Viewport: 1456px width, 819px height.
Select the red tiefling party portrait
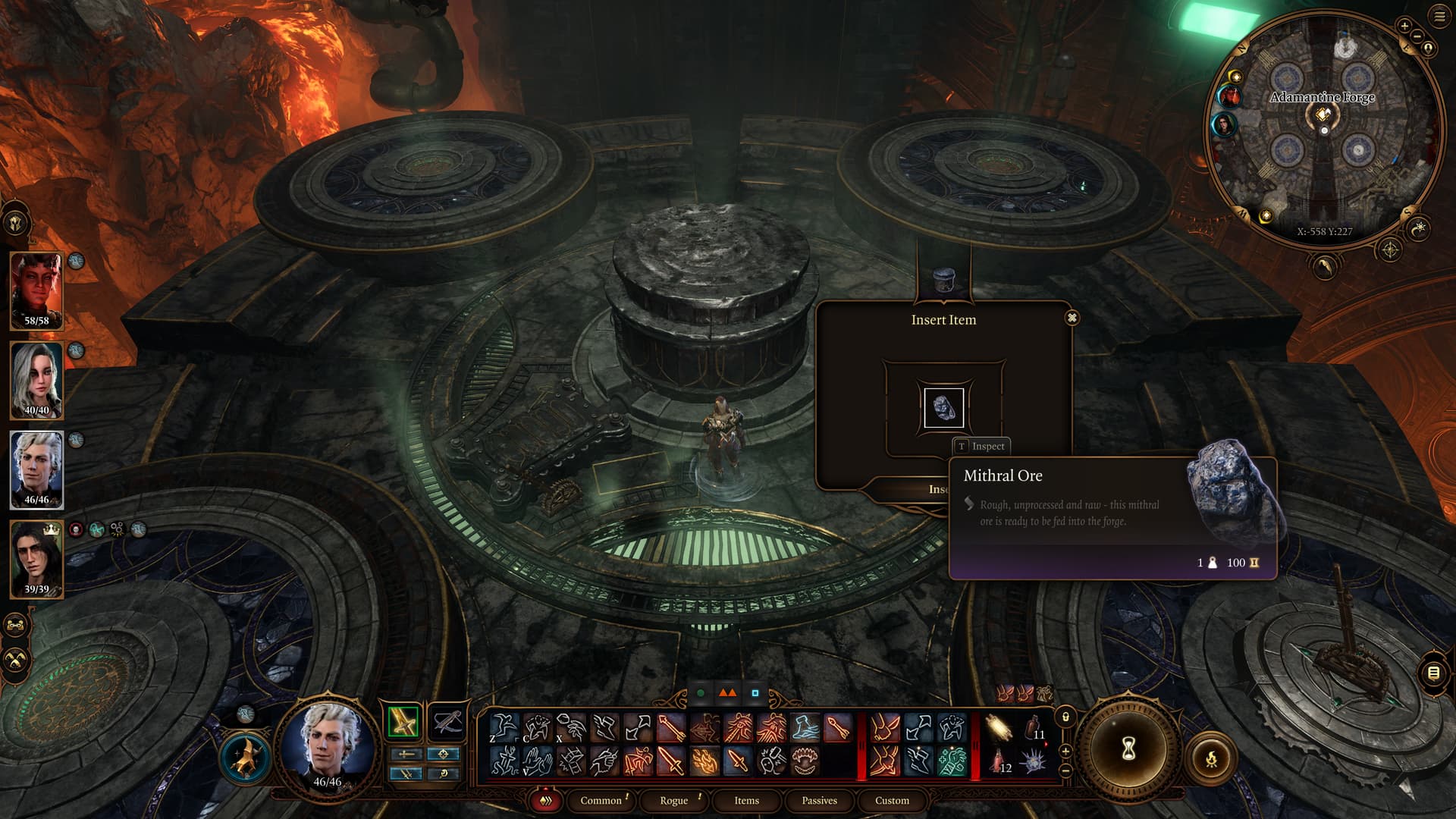[x=36, y=290]
